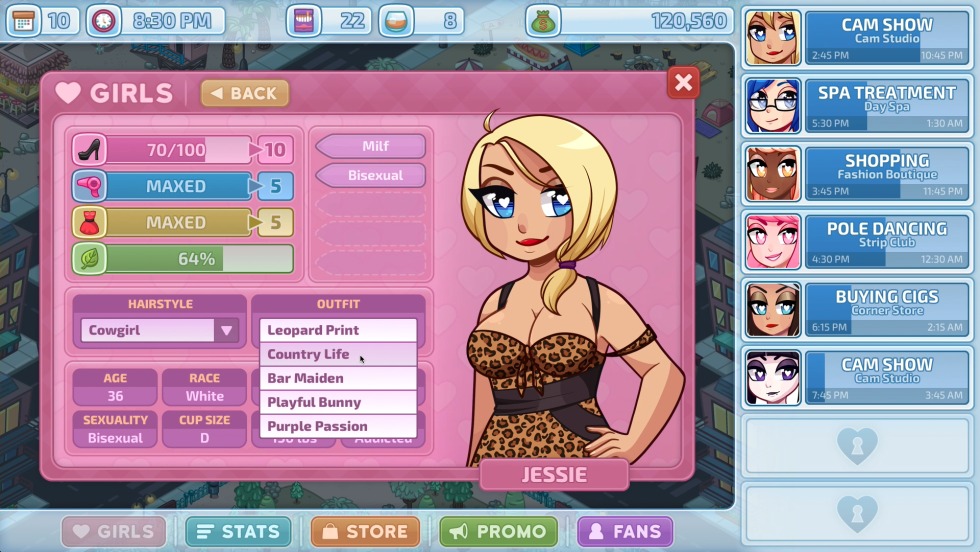
Task: Pick the Bar Maiden outfit
Action: (x=337, y=378)
